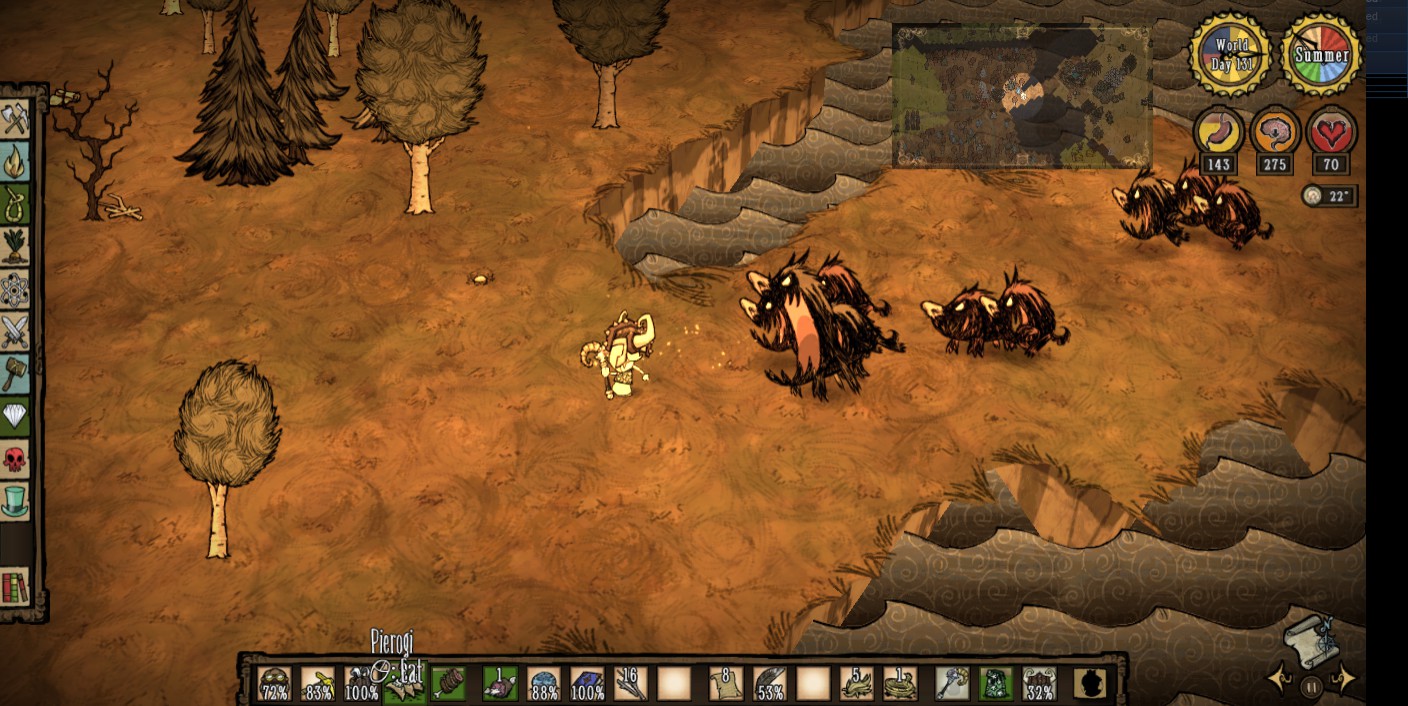
Task: Open the Food farming crafting tab
Action: click(15, 246)
